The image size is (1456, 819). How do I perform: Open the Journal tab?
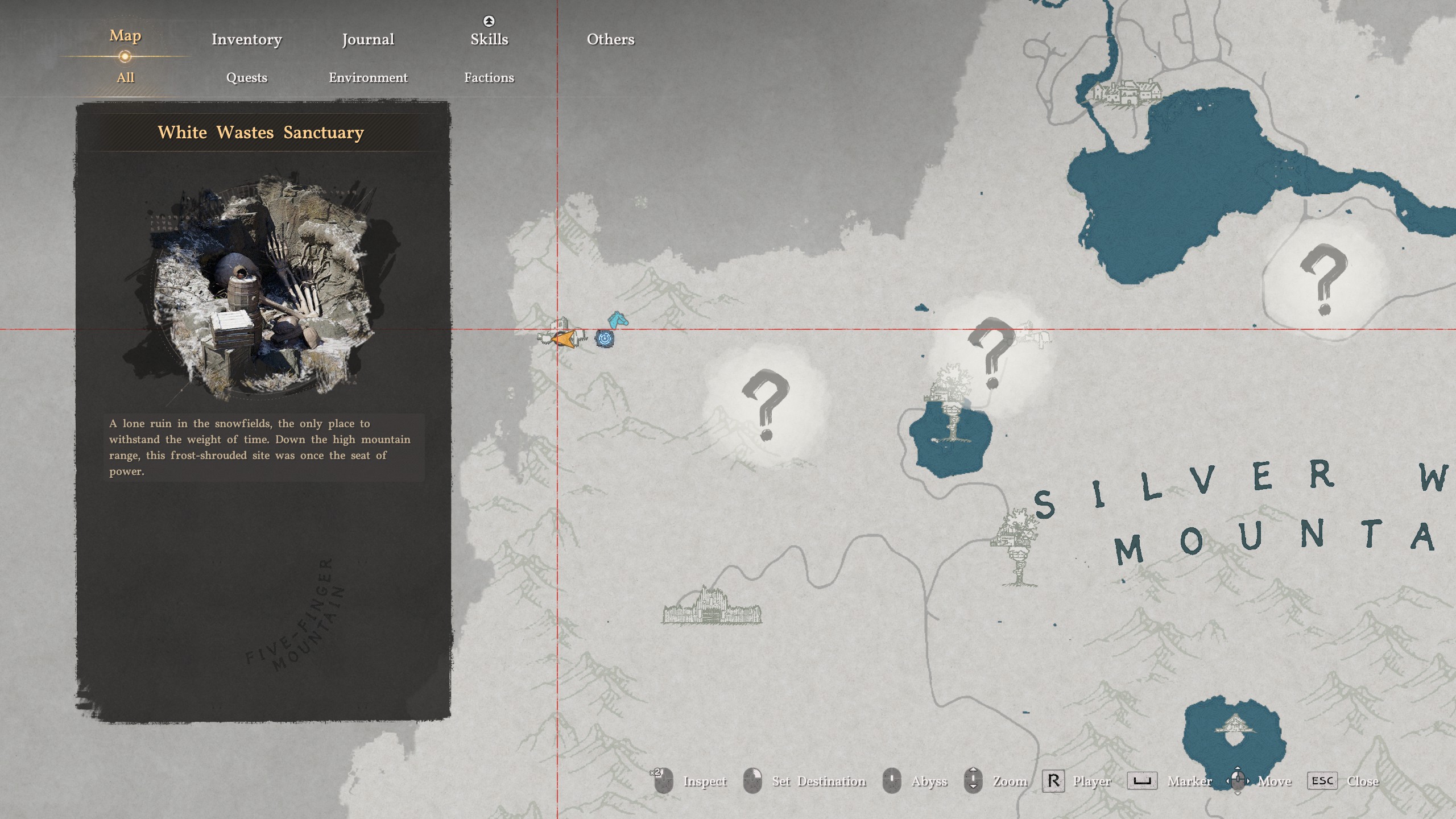point(368,39)
